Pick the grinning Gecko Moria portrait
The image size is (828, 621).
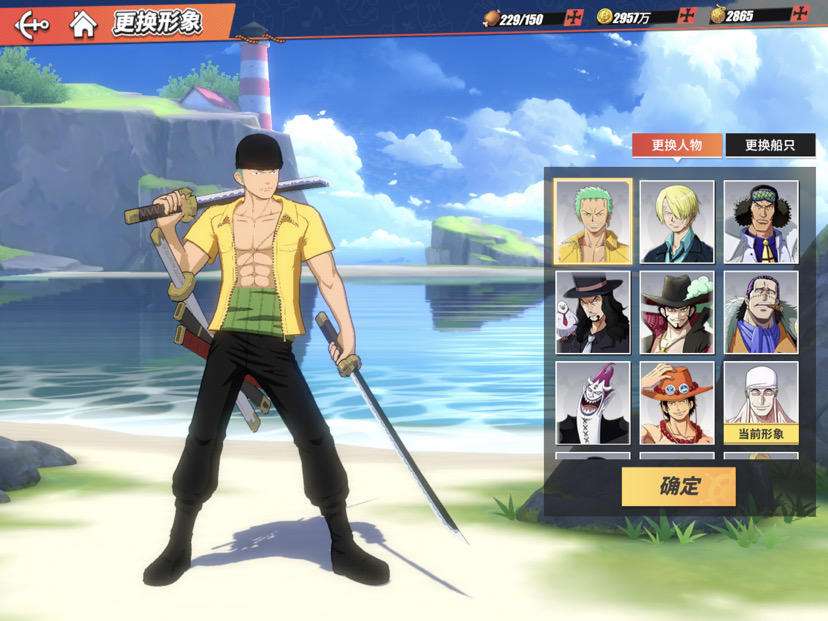593,402
